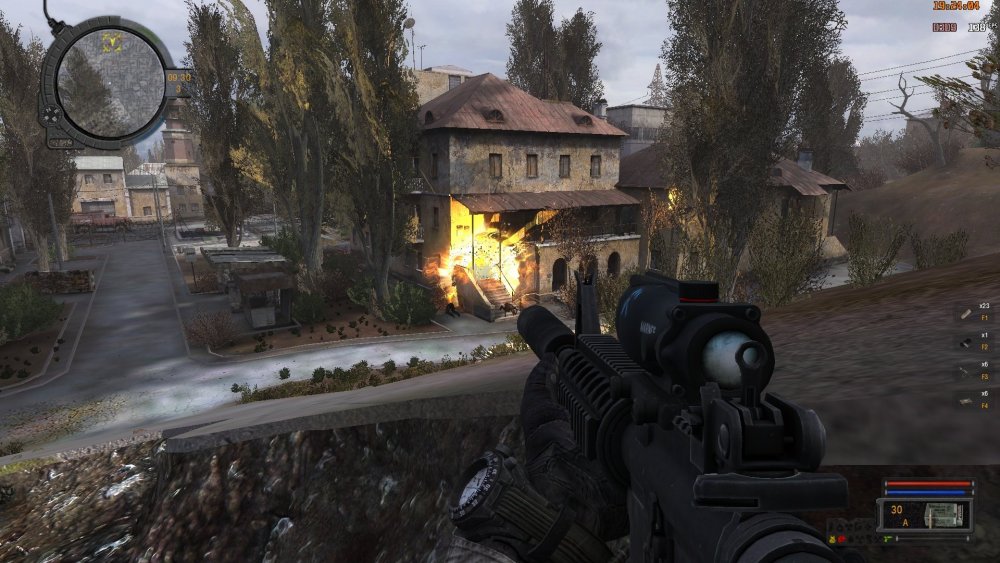Click the yellow radiation warning icon
The image size is (1000, 563).
(832, 540)
